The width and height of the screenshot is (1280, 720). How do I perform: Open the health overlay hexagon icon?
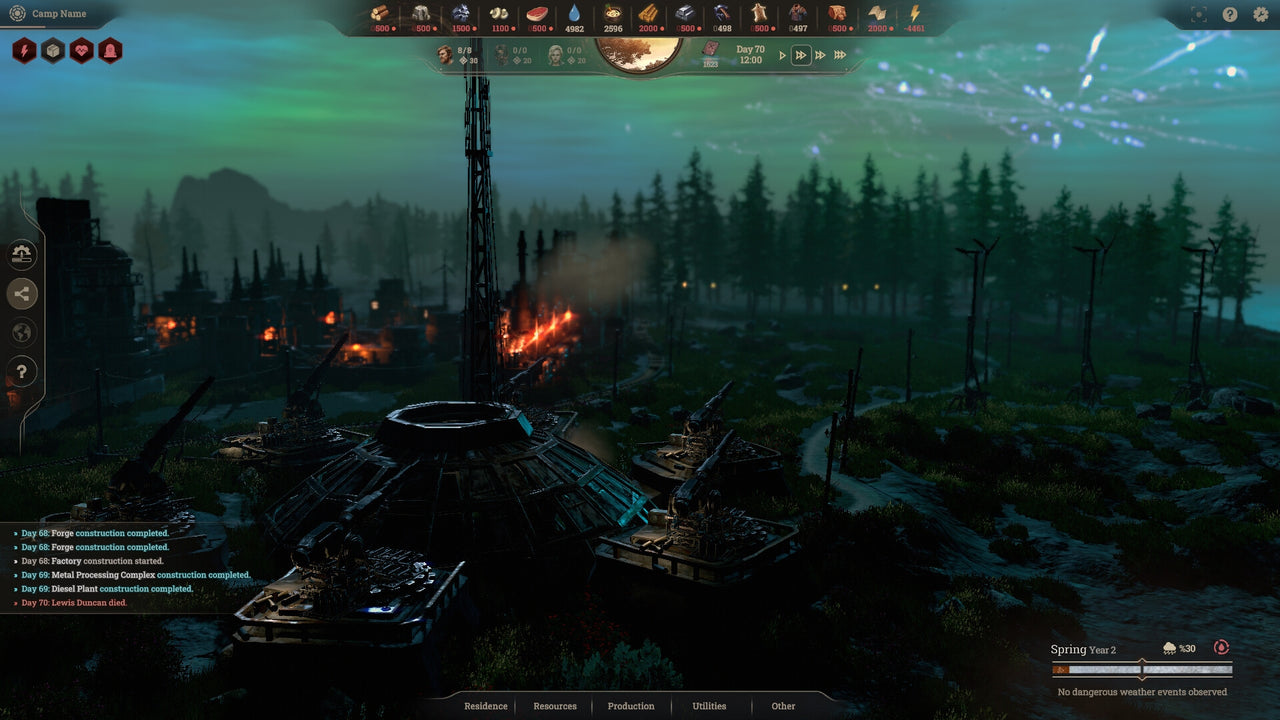pos(81,50)
